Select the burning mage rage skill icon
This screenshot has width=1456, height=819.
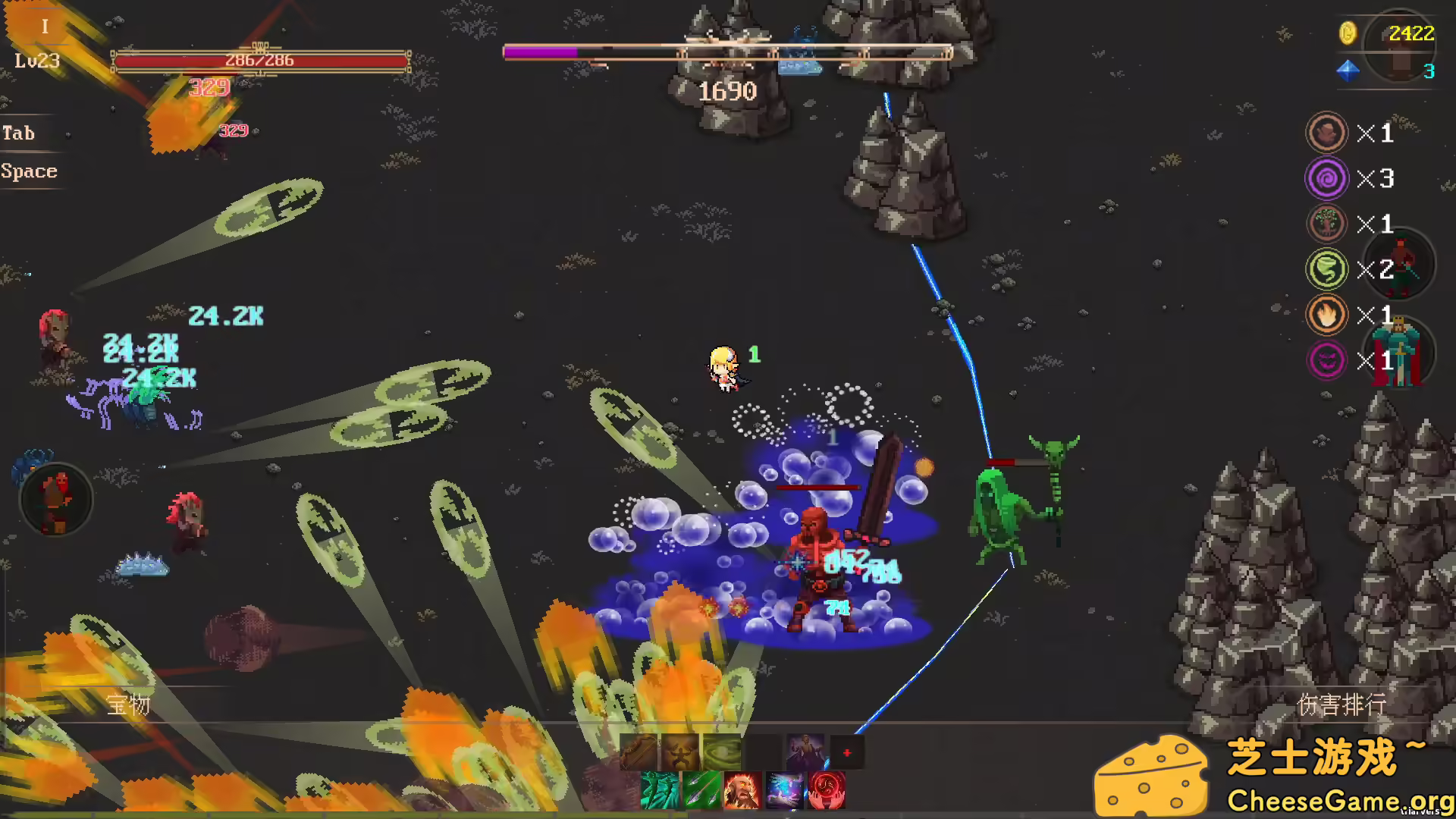click(x=742, y=789)
